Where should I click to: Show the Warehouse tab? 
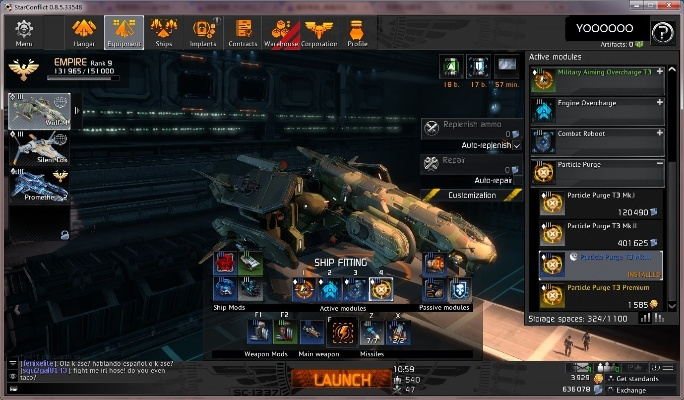282,32
